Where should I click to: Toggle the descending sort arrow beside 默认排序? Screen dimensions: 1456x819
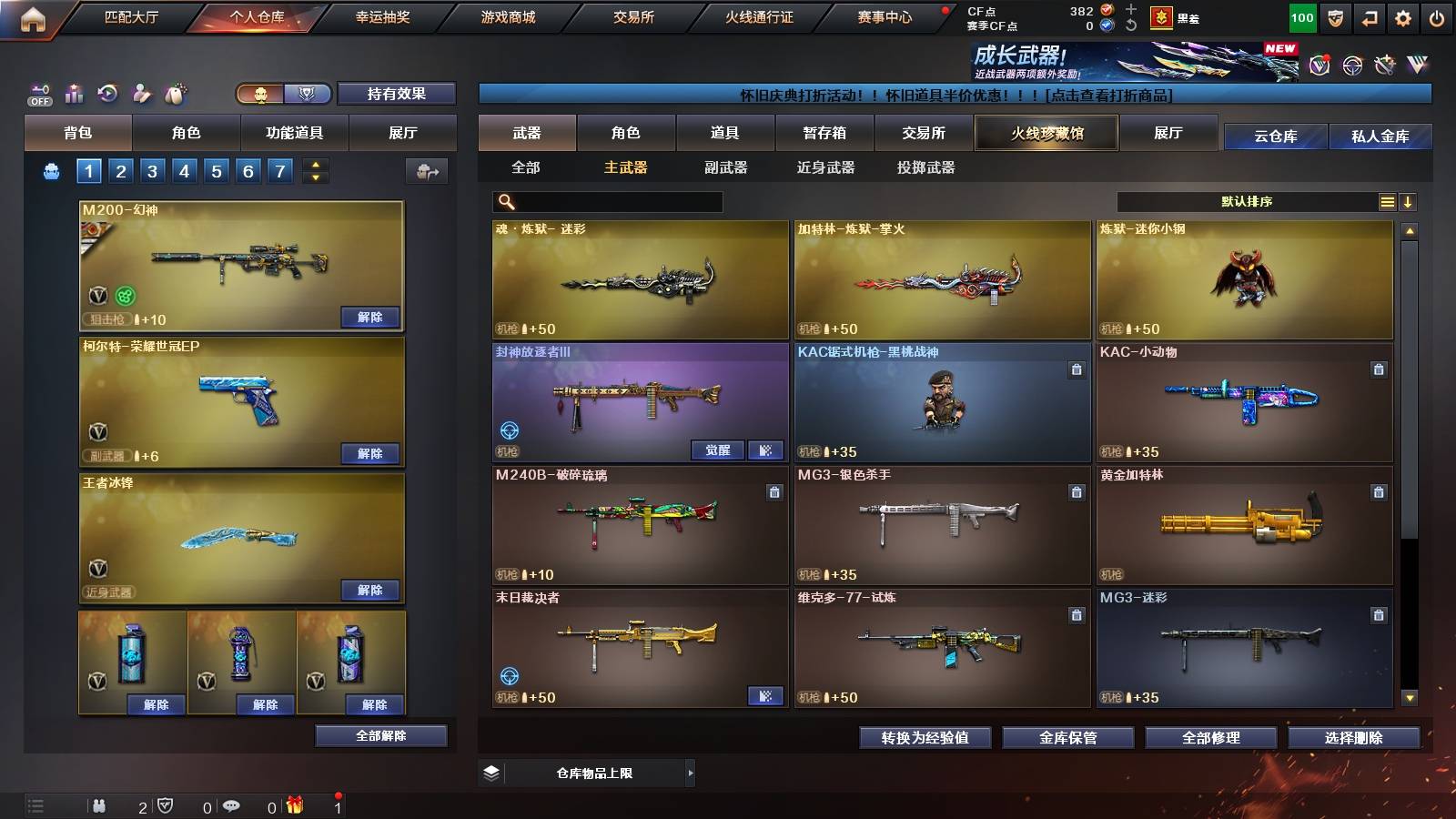click(x=1408, y=201)
